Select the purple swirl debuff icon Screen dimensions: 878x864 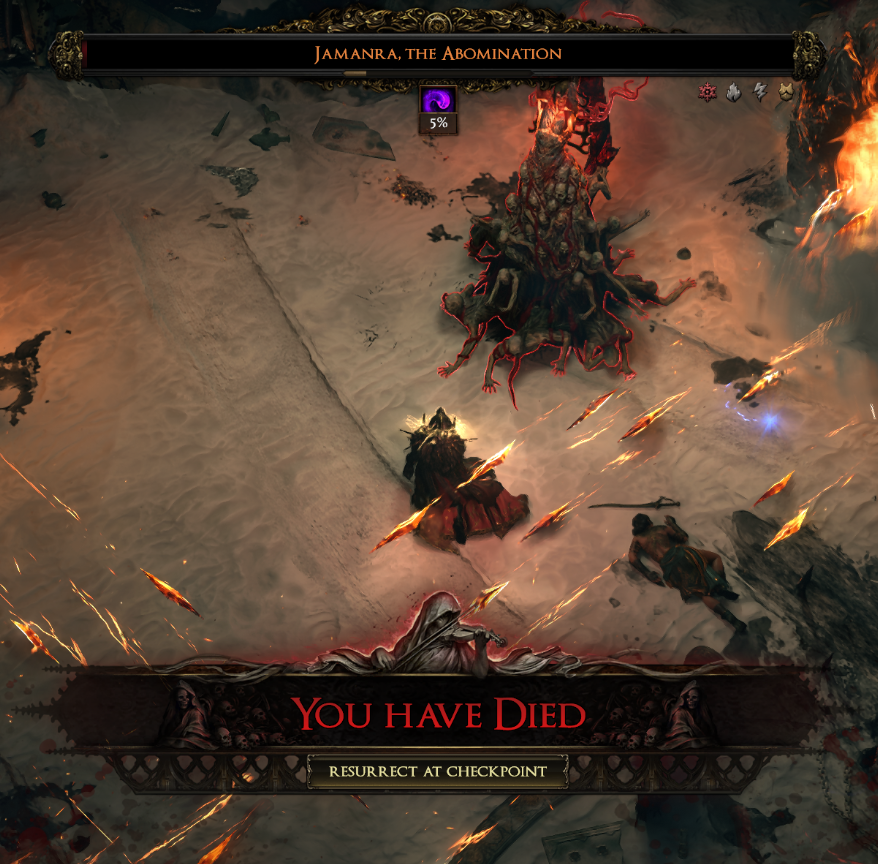click(438, 100)
